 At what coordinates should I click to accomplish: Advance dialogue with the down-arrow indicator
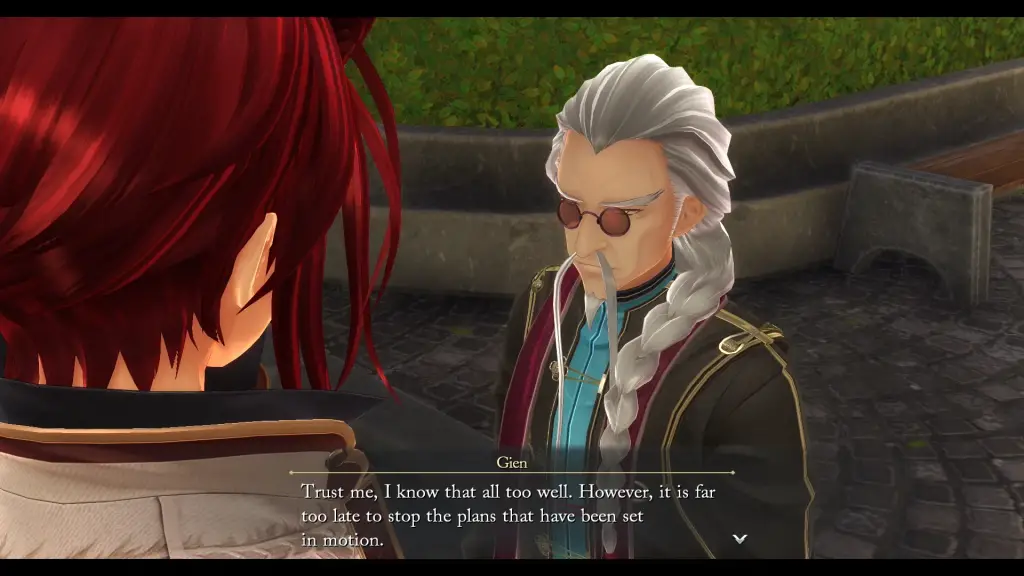pyautogui.click(x=740, y=538)
